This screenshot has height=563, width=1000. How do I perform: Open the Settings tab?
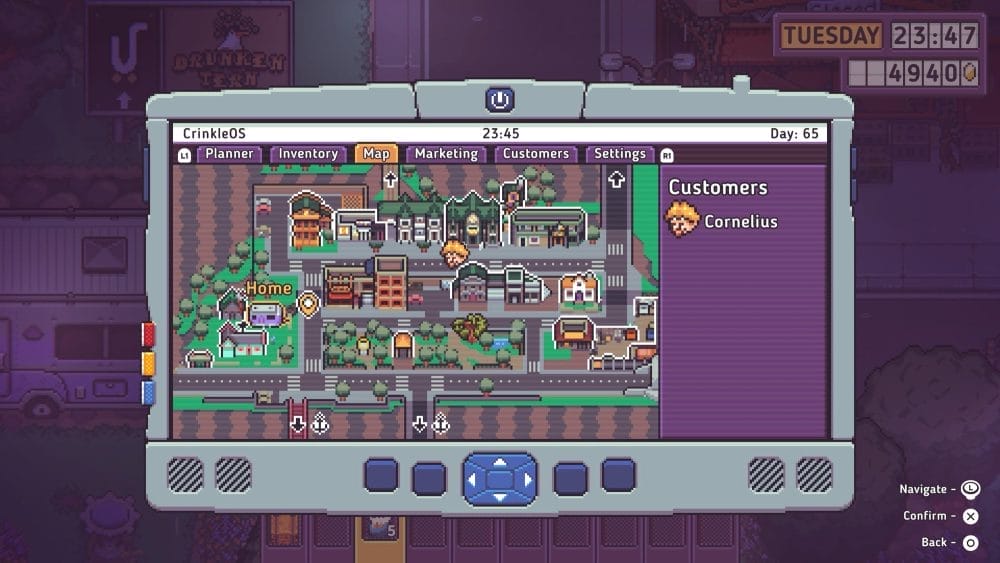point(619,154)
